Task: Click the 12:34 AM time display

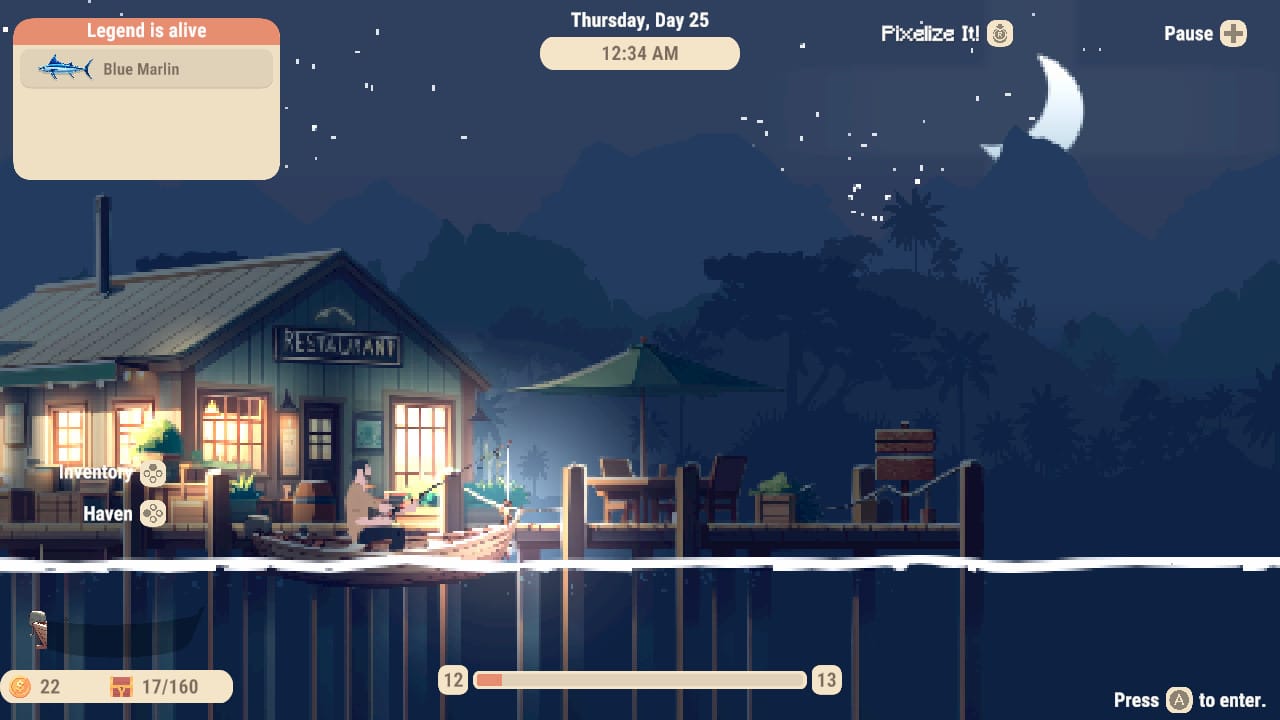Action: pyautogui.click(x=639, y=53)
